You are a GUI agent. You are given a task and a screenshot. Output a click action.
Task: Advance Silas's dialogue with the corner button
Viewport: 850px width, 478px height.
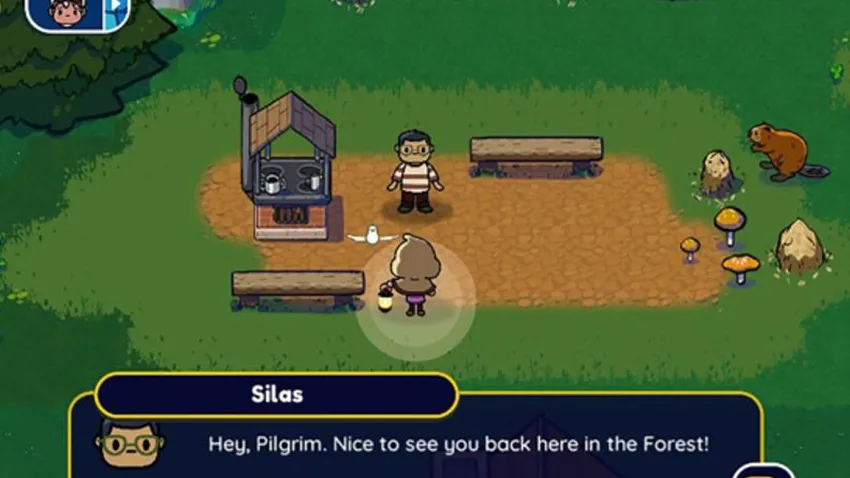[764, 471]
